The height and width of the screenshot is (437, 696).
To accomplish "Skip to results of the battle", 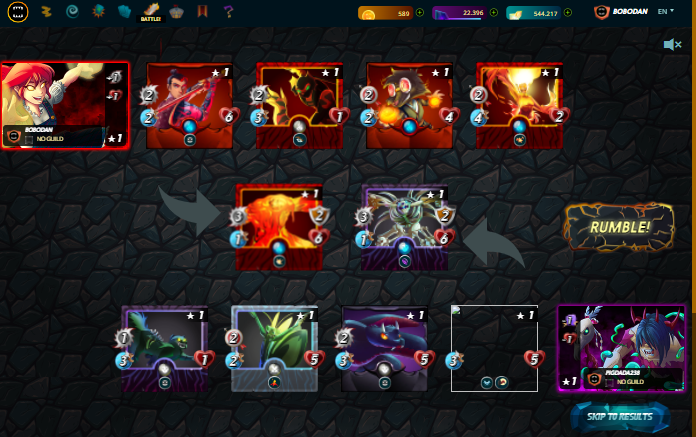I will tap(621, 416).
